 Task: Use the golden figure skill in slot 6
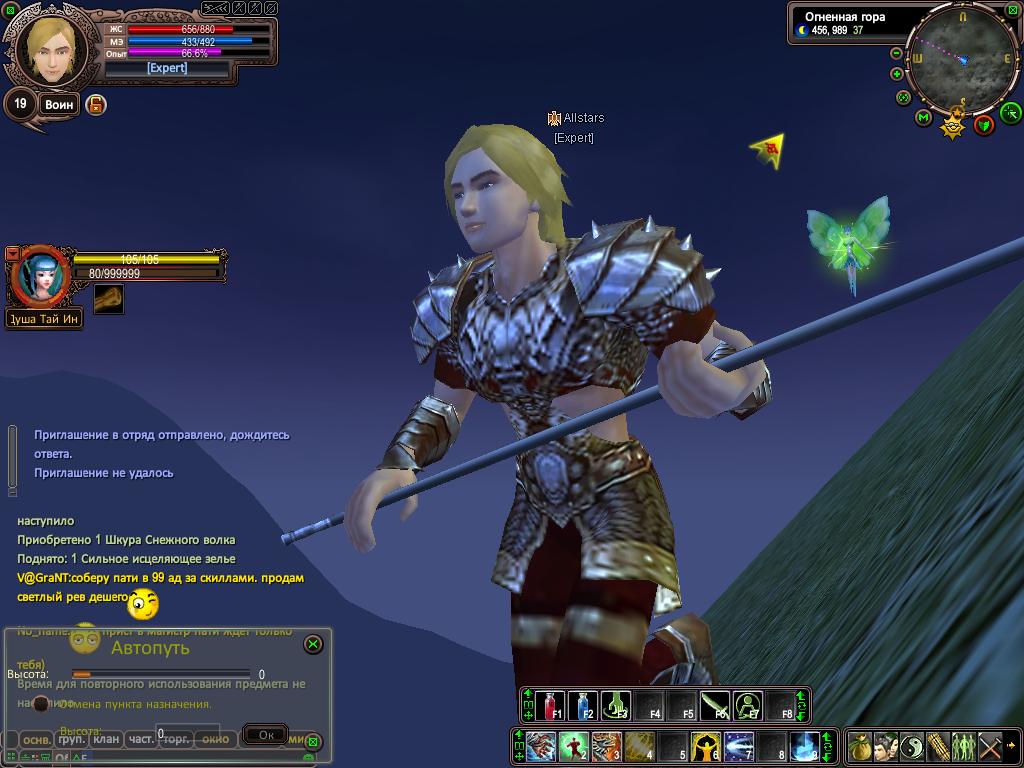[x=707, y=745]
